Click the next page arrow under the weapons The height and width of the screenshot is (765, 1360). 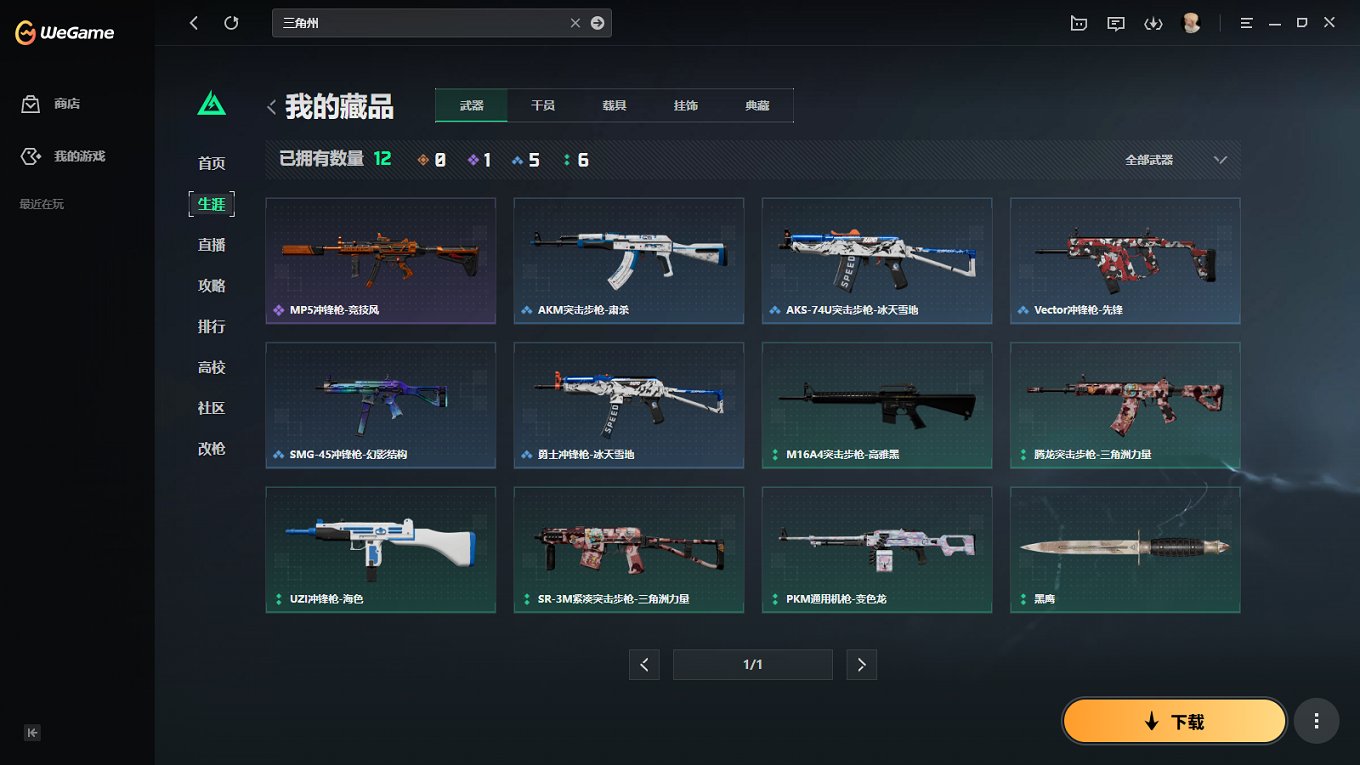861,664
